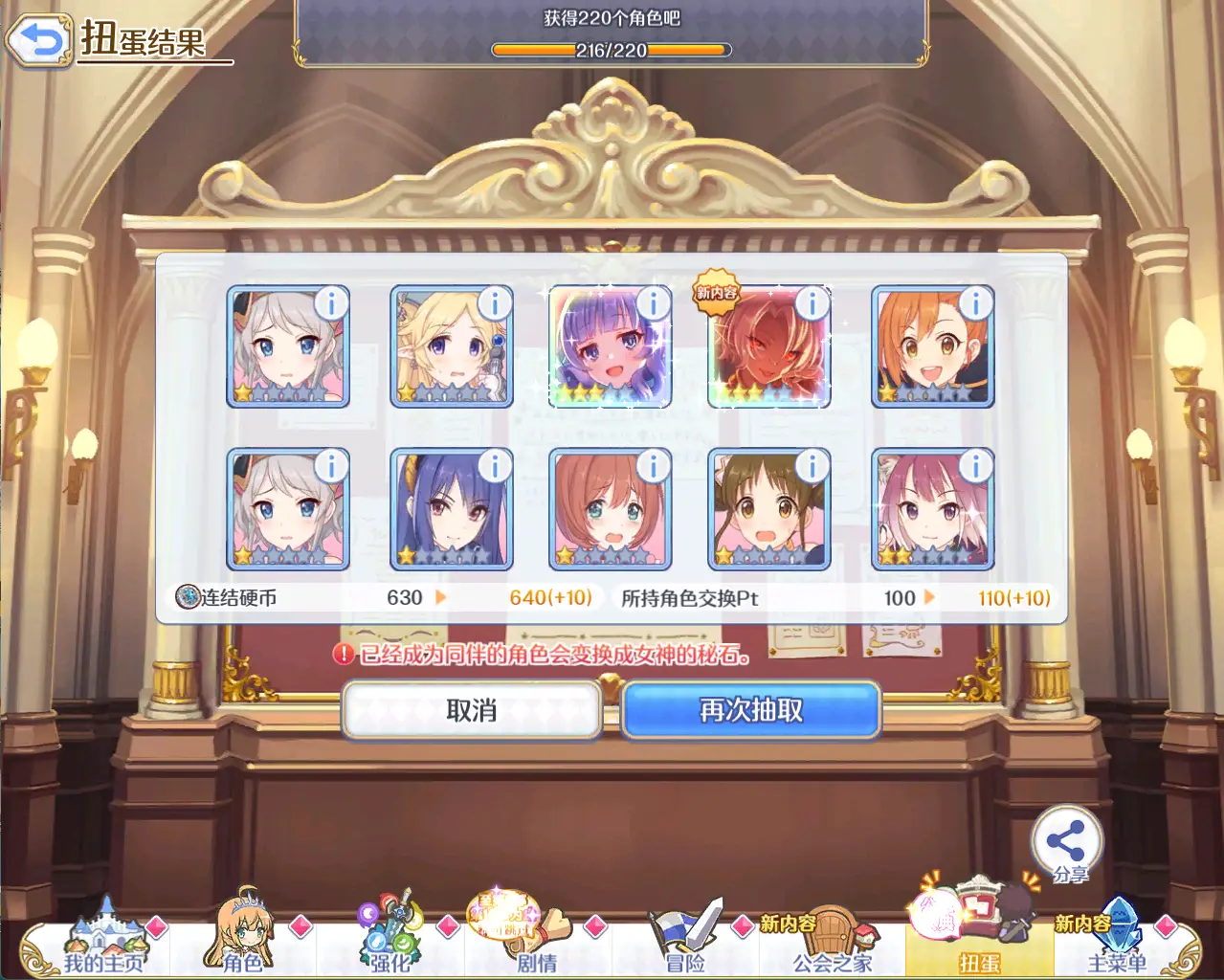Select the orange-haired character card
Image resolution: width=1224 pixels, height=980 pixels.
pyautogui.click(x=932, y=348)
